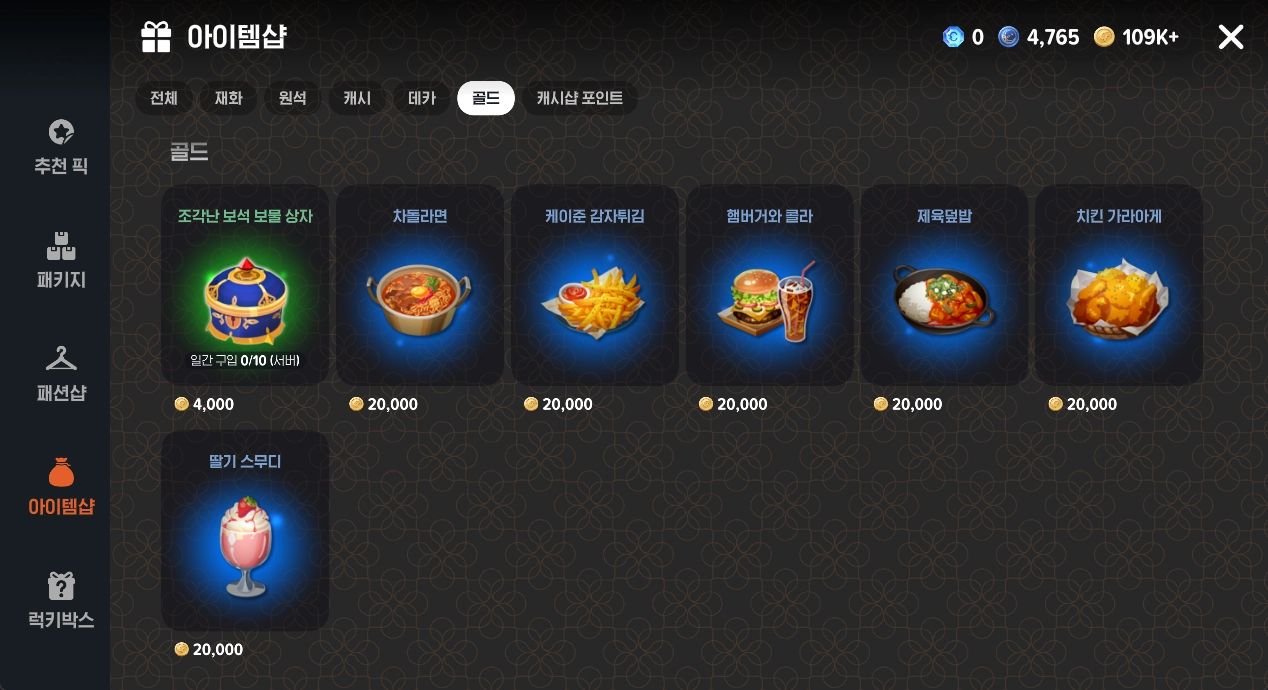Choose the 조각난 보석 보물 상자 item
Image resolution: width=1268 pixels, height=690 pixels.
(x=245, y=285)
